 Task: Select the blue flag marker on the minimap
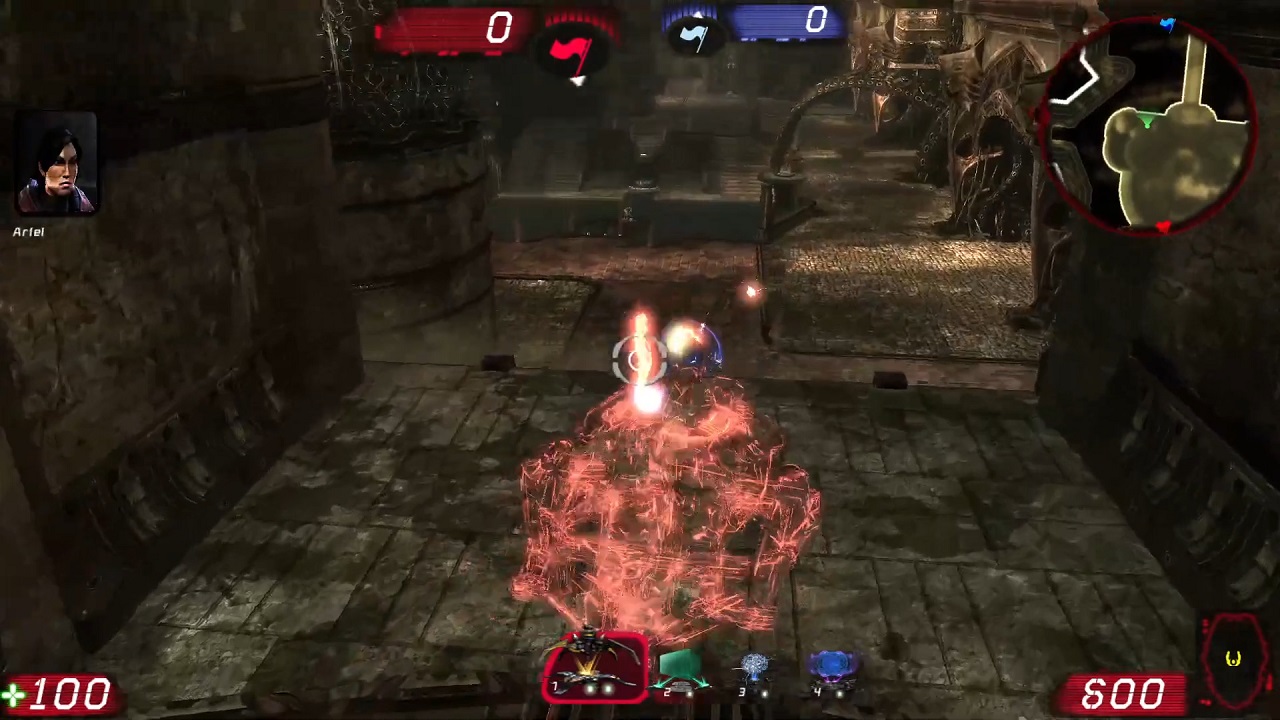(1167, 24)
